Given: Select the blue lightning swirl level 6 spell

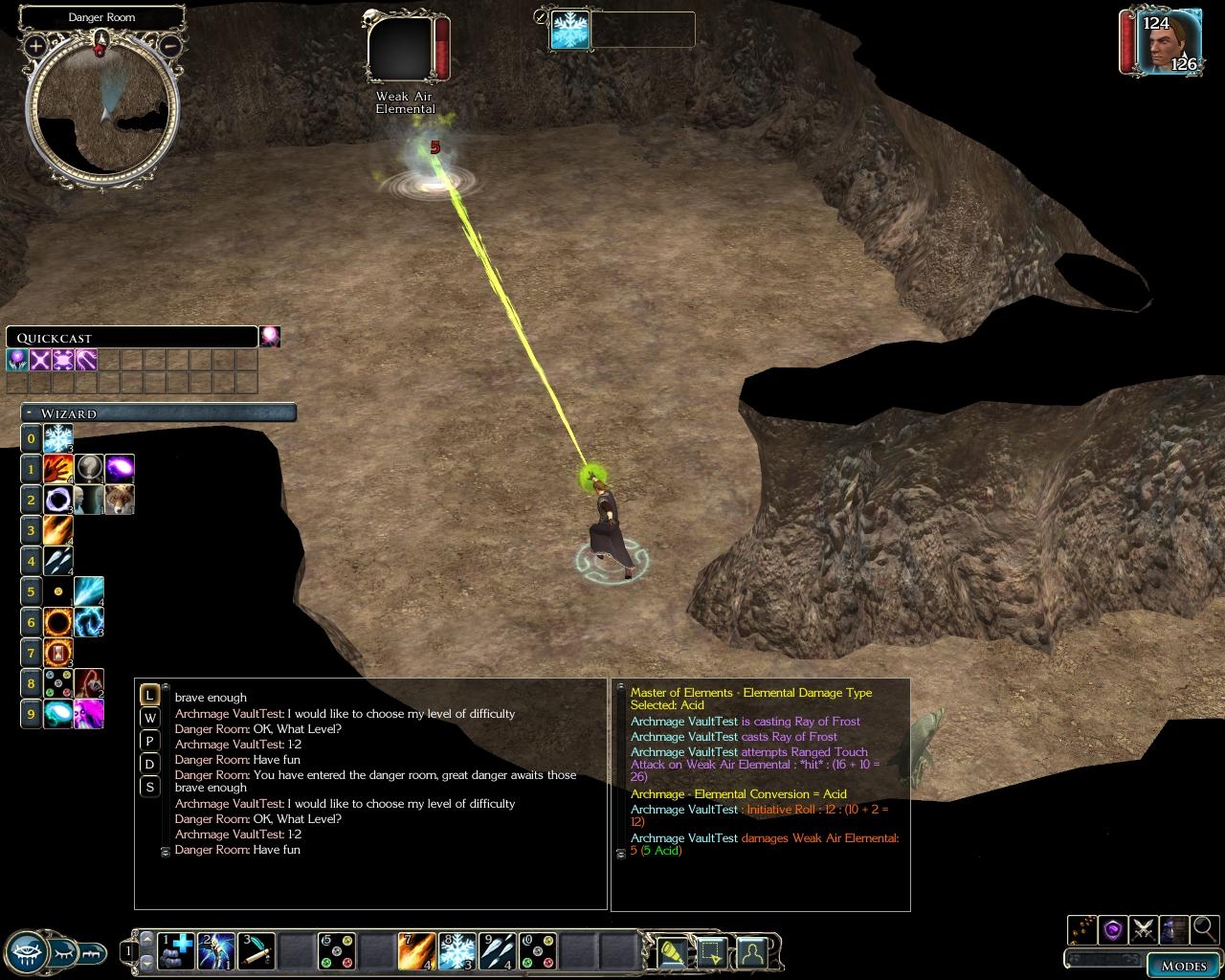Looking at the screenshot, I should 89,623.
